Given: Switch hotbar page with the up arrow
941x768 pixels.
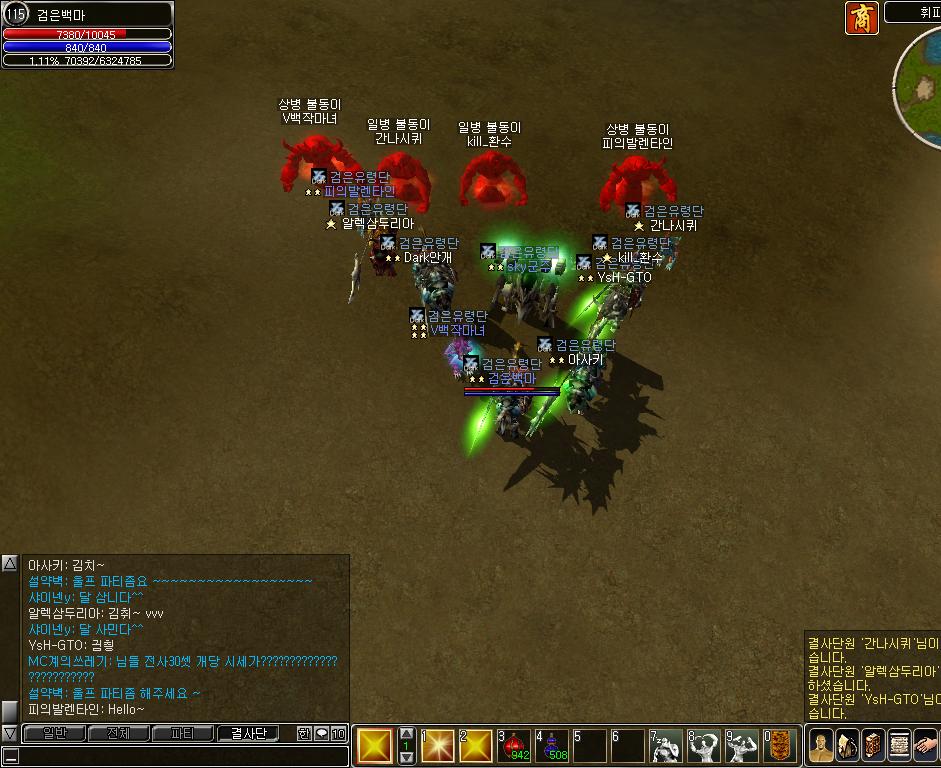Looking at the screenshot, I should [x=406, y=734].
